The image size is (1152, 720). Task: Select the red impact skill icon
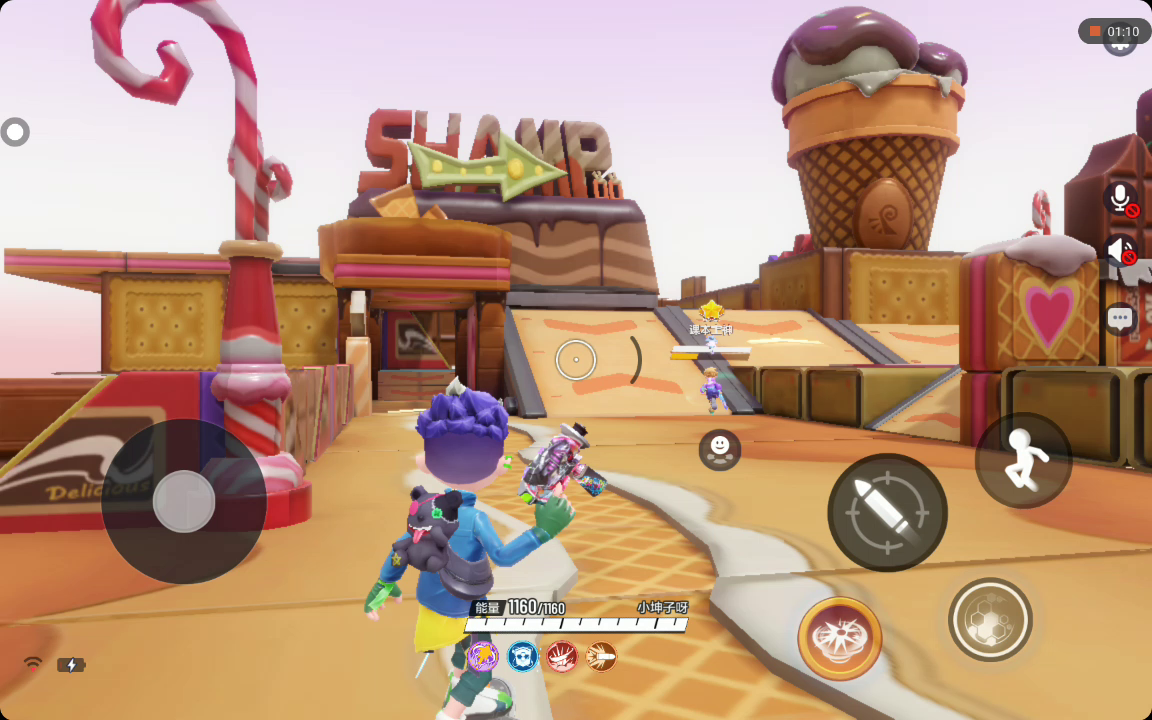[x=562, y=656]
